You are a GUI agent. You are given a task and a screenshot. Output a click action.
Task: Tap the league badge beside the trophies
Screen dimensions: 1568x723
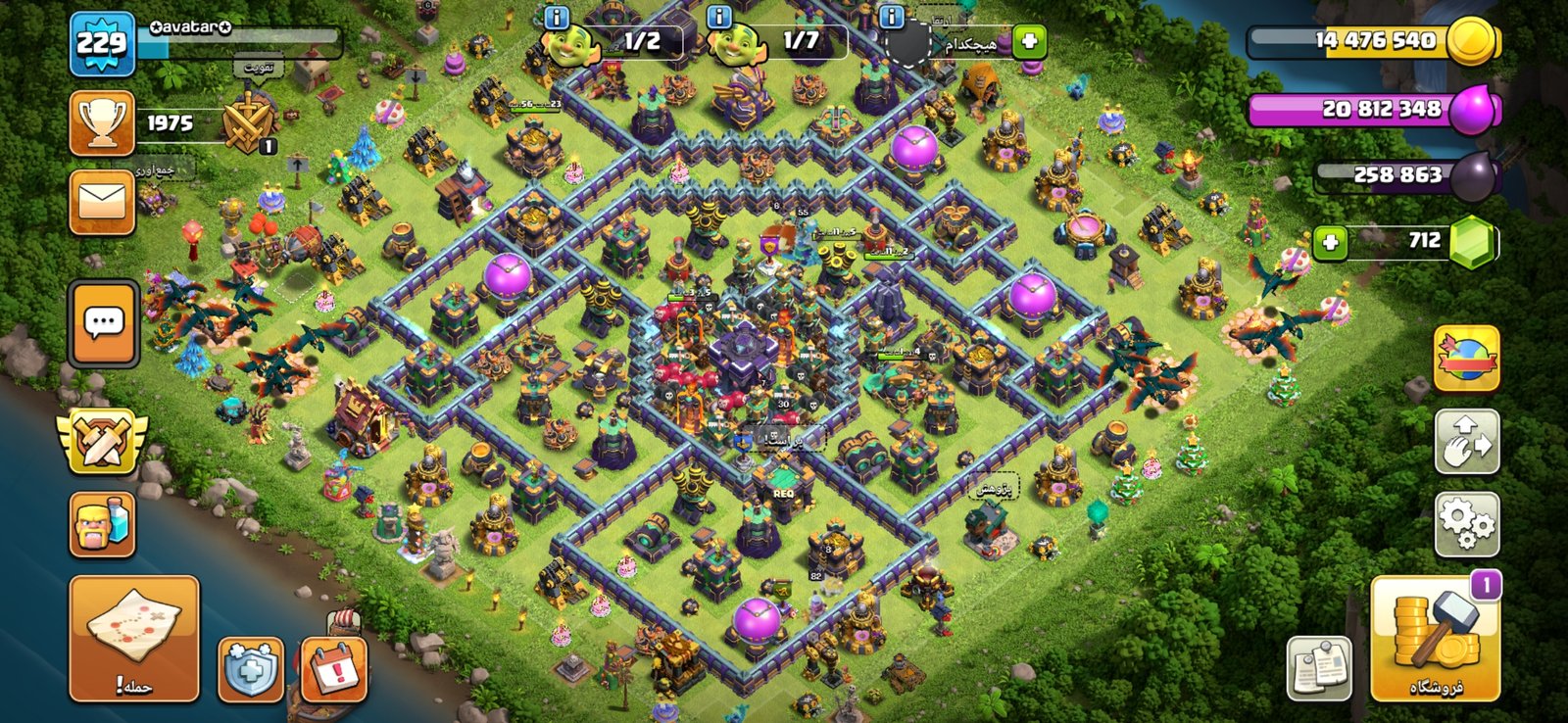pyautogui.click(x=249, y=123)
